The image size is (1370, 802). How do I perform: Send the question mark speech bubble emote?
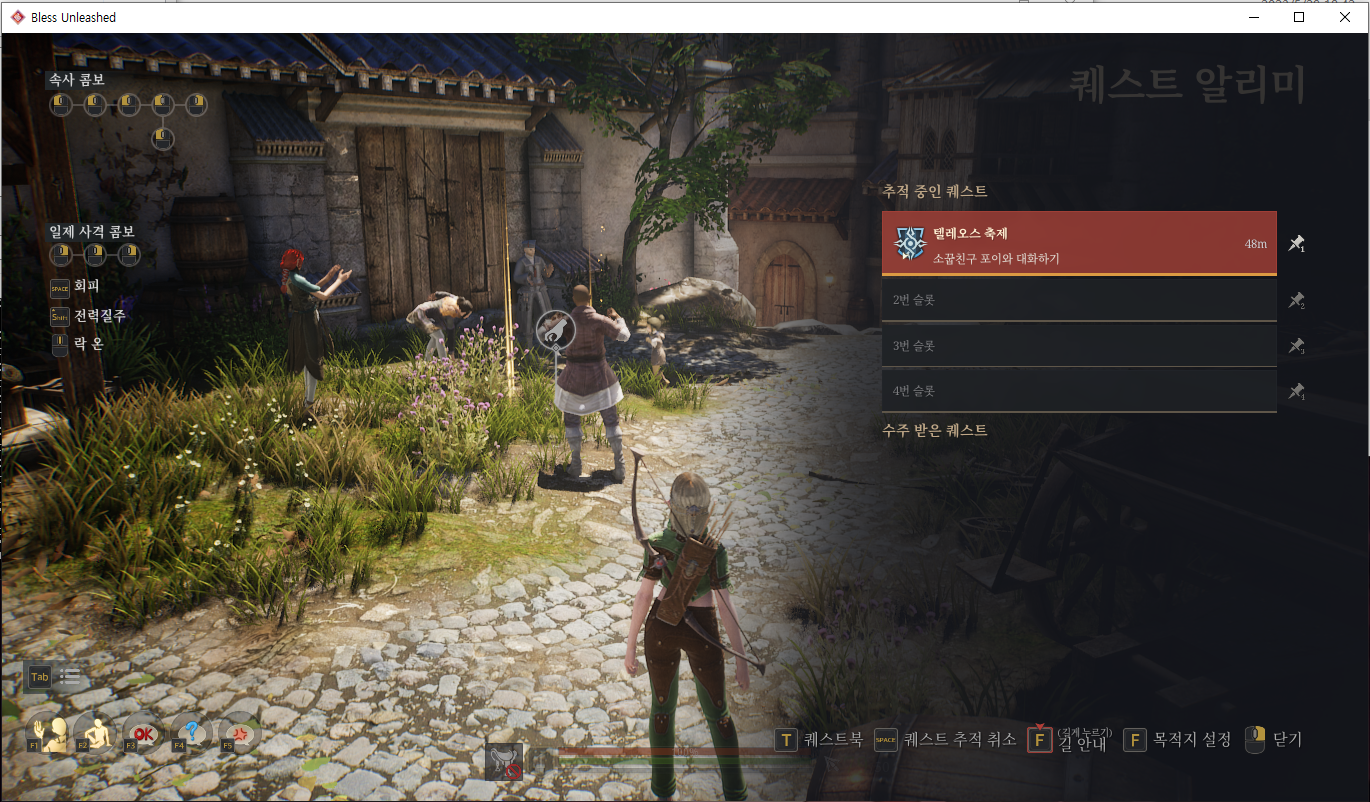point(191,734)
